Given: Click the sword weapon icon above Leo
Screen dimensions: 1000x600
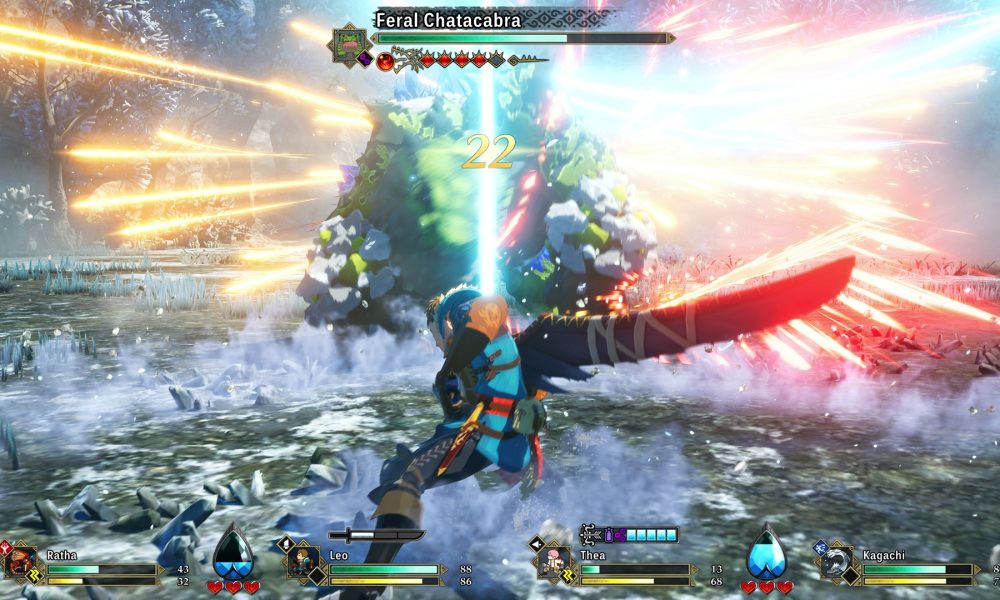Looking at the screenshot, I should tap(376, 535).
